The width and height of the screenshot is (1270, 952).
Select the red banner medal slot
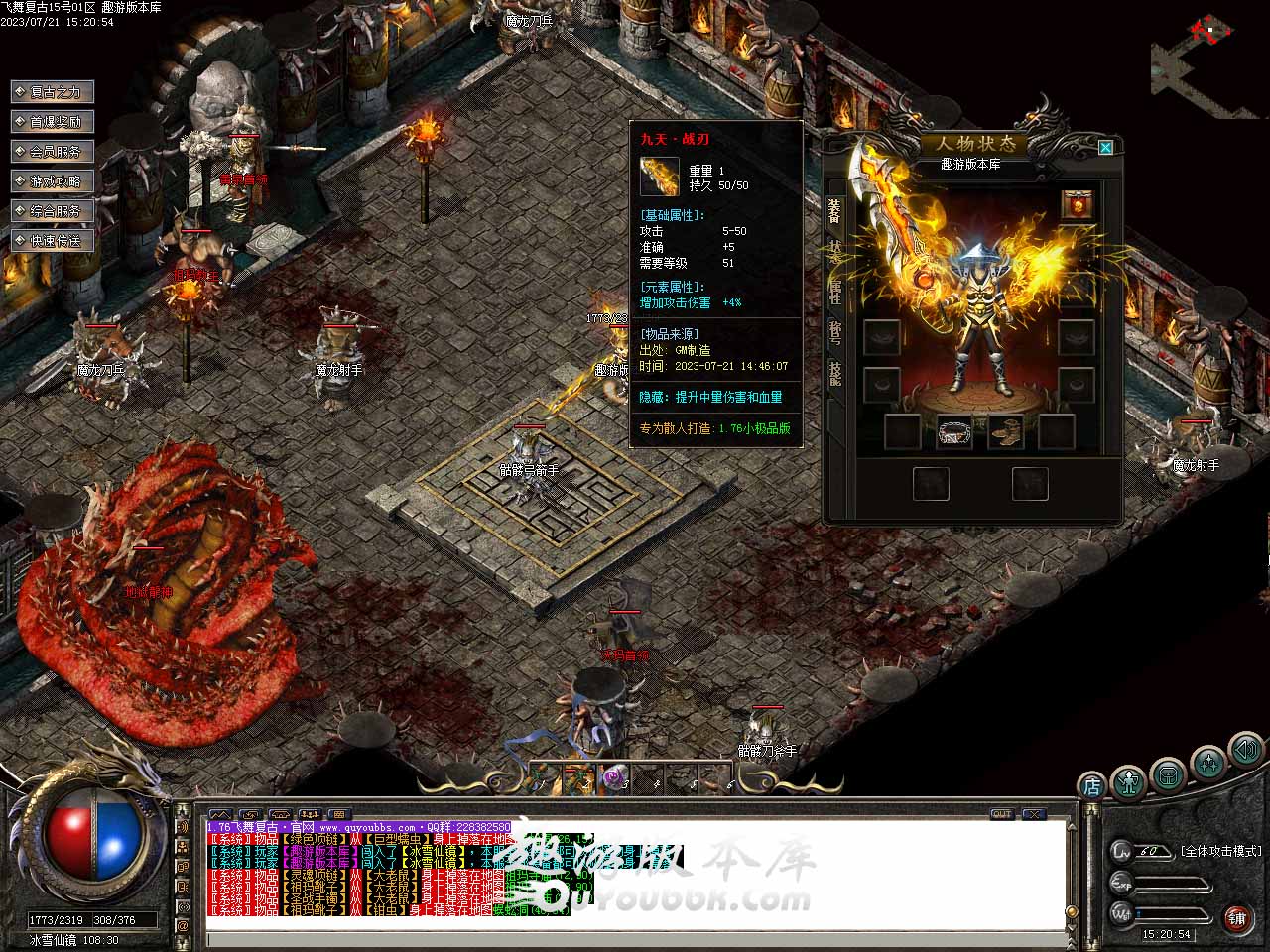tap(1078, 205)
